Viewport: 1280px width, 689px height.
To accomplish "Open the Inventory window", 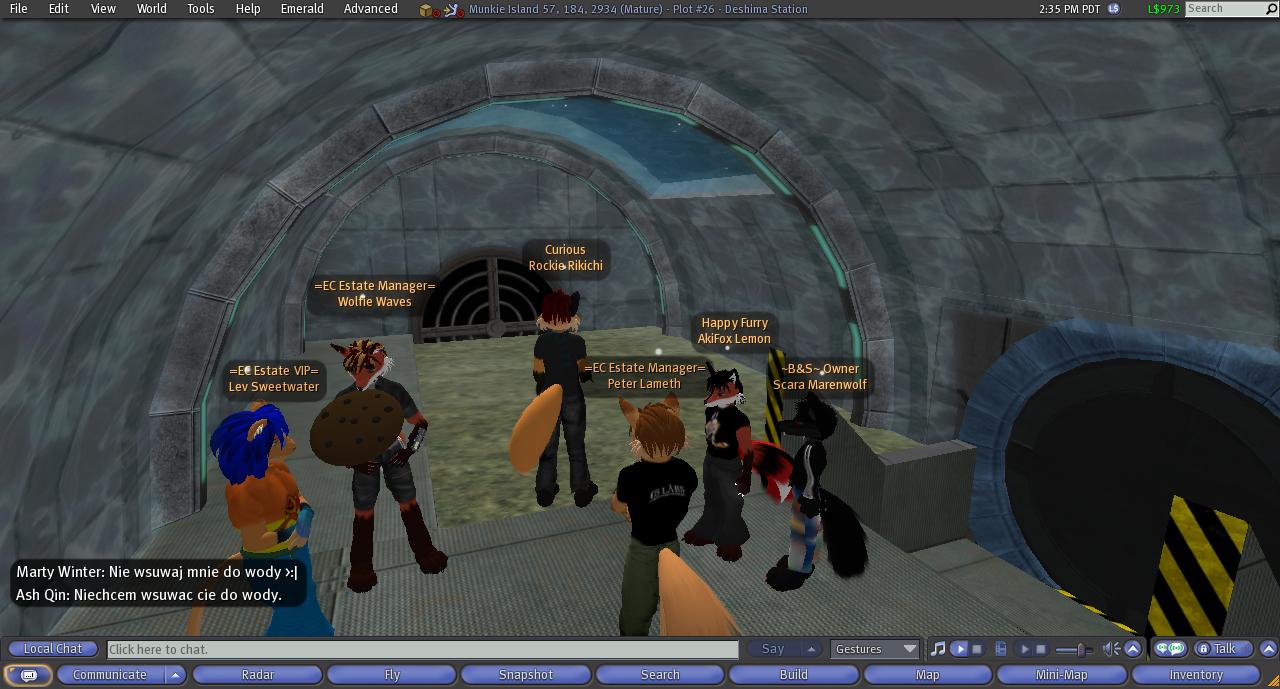I will point(1196,675).
